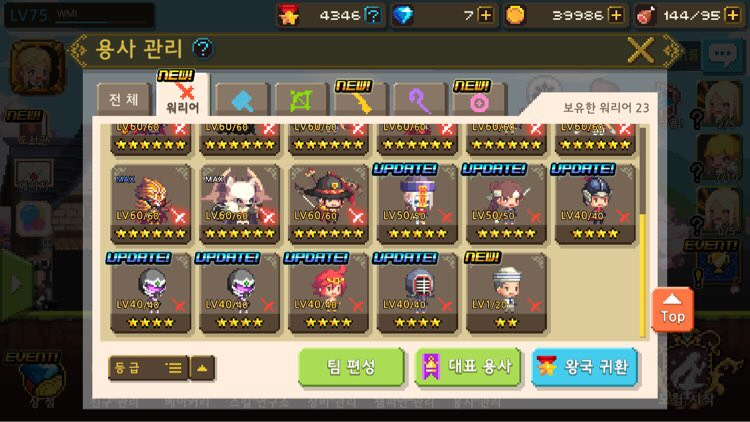
Task: Jump to top with the Top button
Action: point(673,310)
